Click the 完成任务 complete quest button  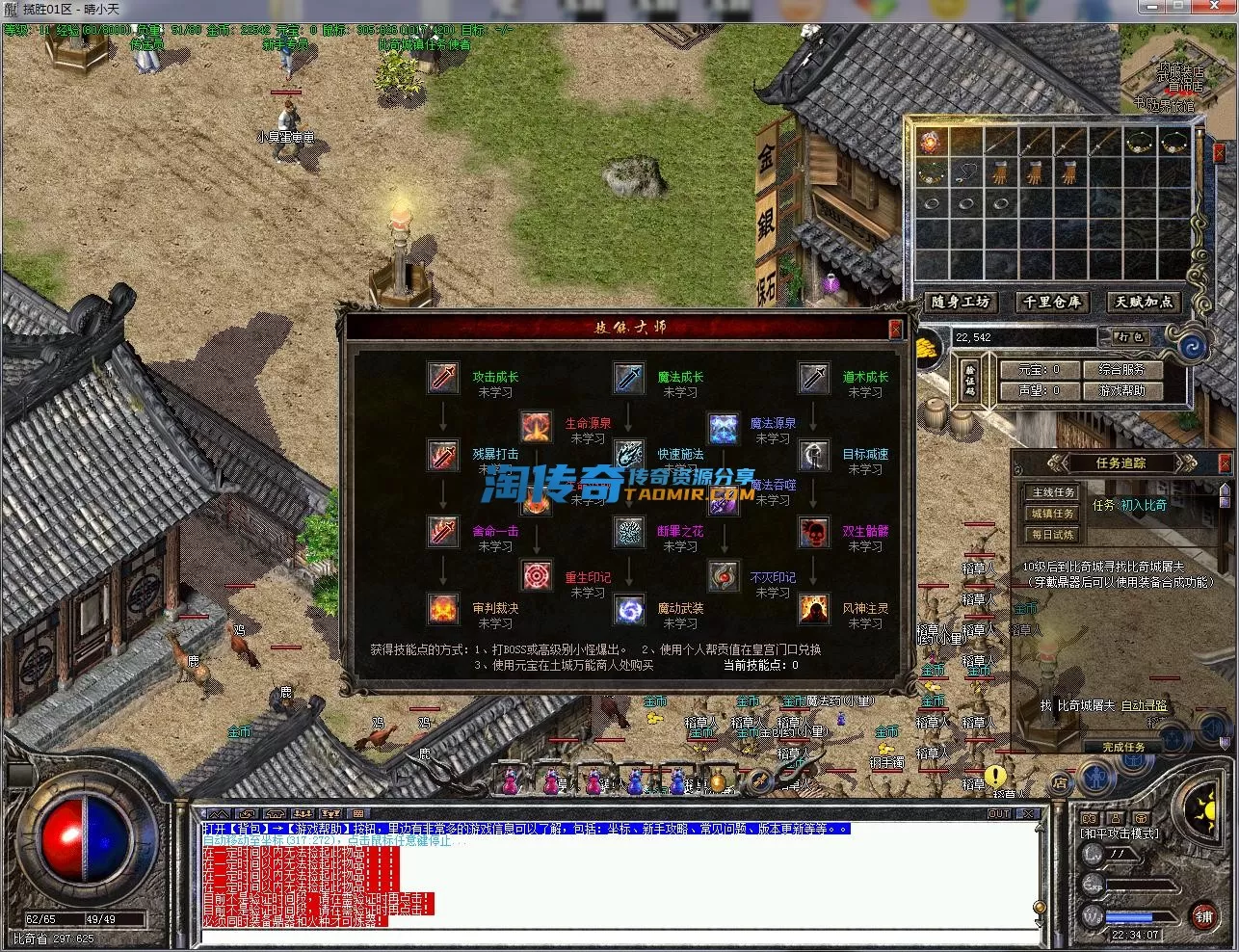point(1123,747)
